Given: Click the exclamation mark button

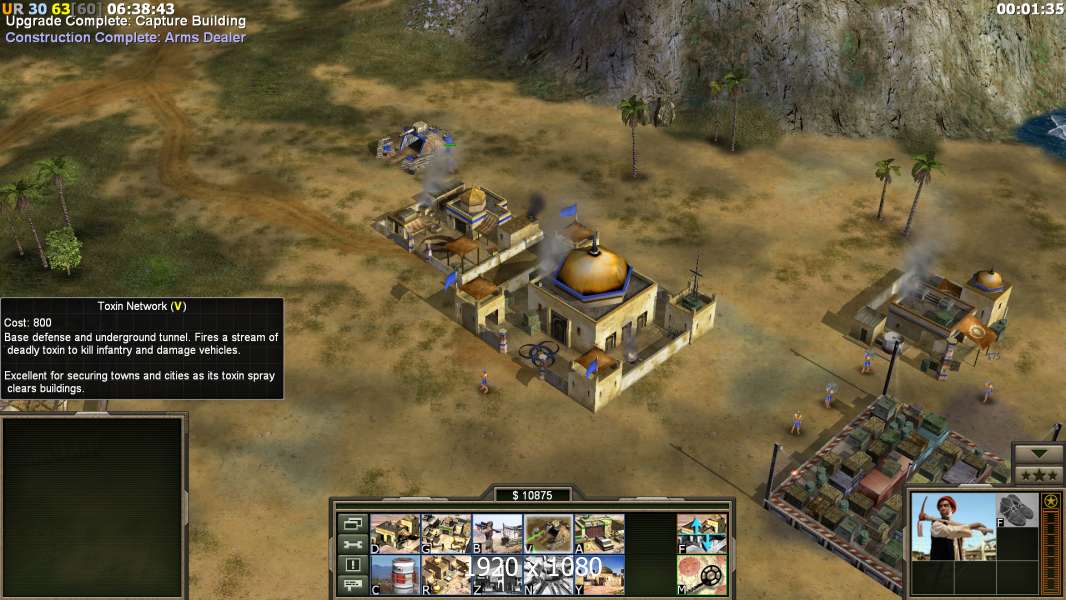Looking at the screenshot, I should [351, 565].
